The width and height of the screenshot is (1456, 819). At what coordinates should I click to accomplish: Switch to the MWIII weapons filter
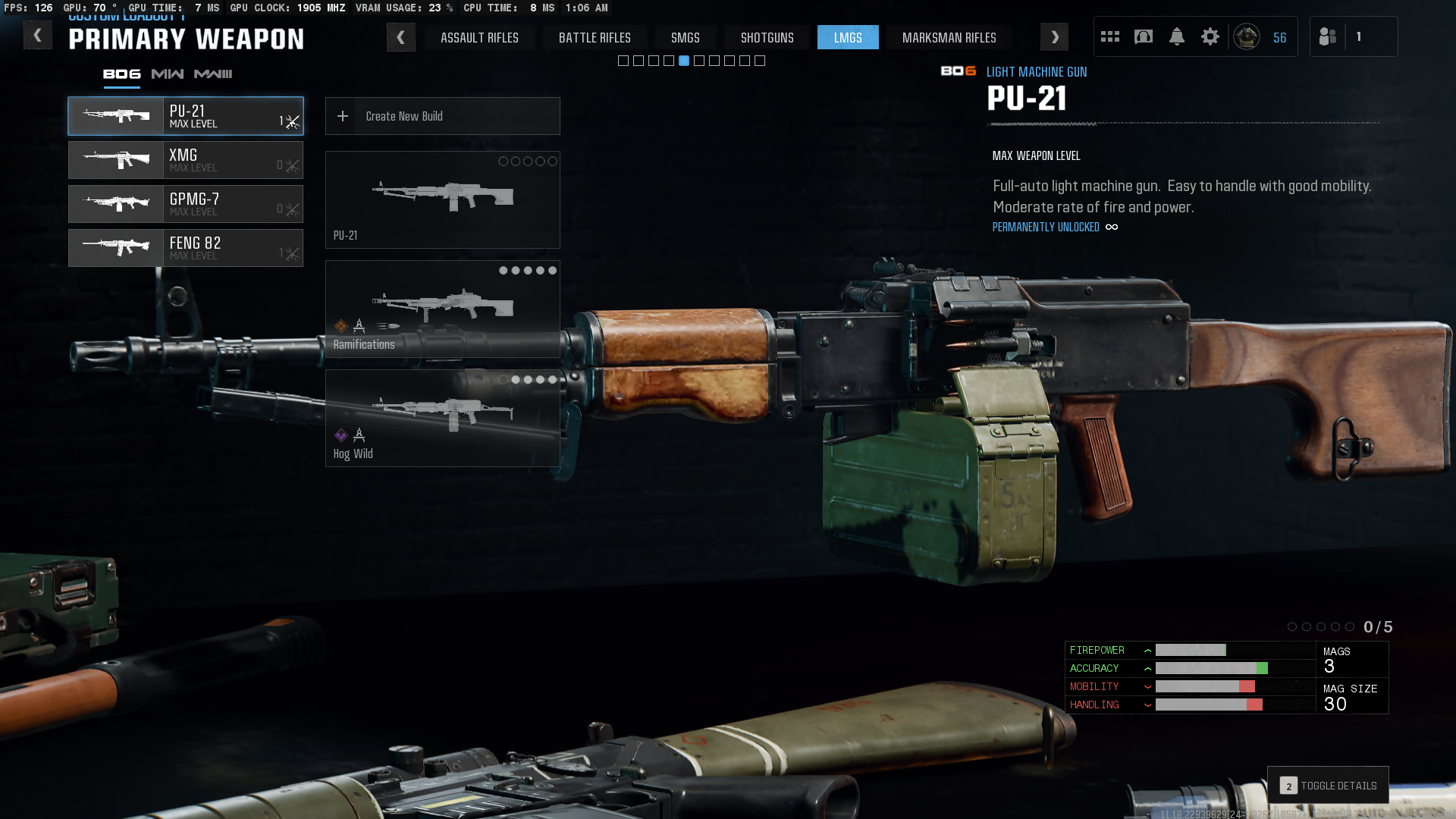pos(213,74)
